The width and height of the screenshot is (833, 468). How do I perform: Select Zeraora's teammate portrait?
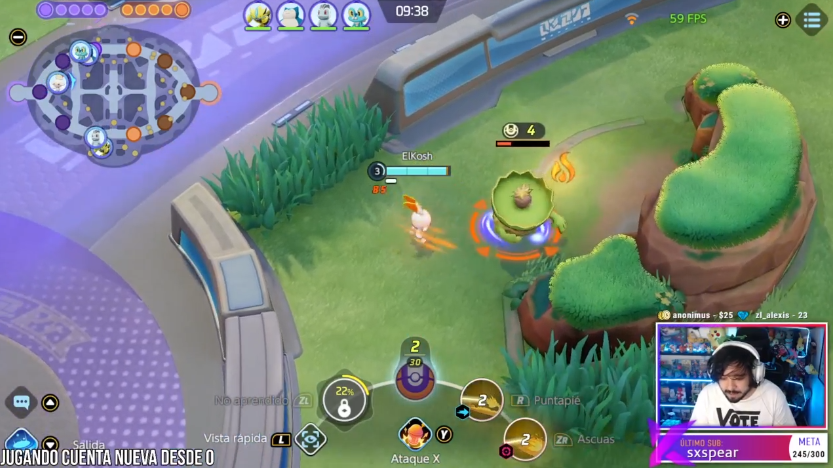point(258,15)
